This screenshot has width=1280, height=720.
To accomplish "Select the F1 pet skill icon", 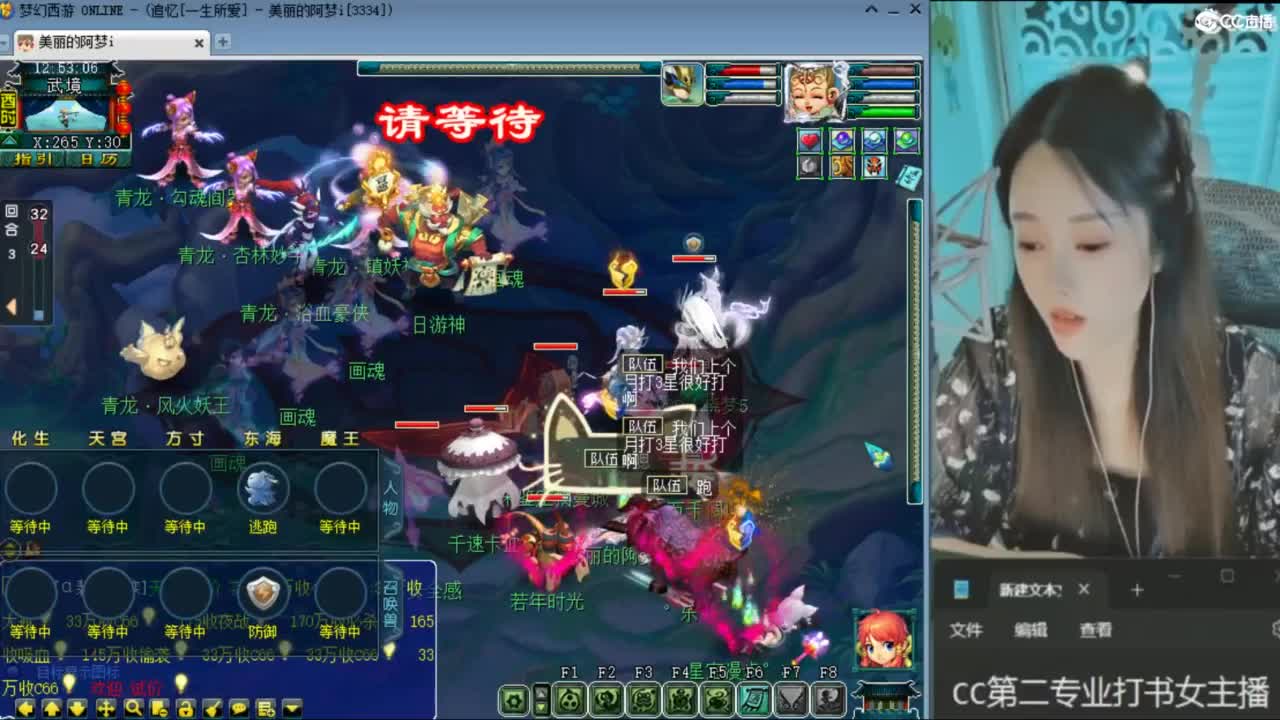I will (x=570, y=700).
